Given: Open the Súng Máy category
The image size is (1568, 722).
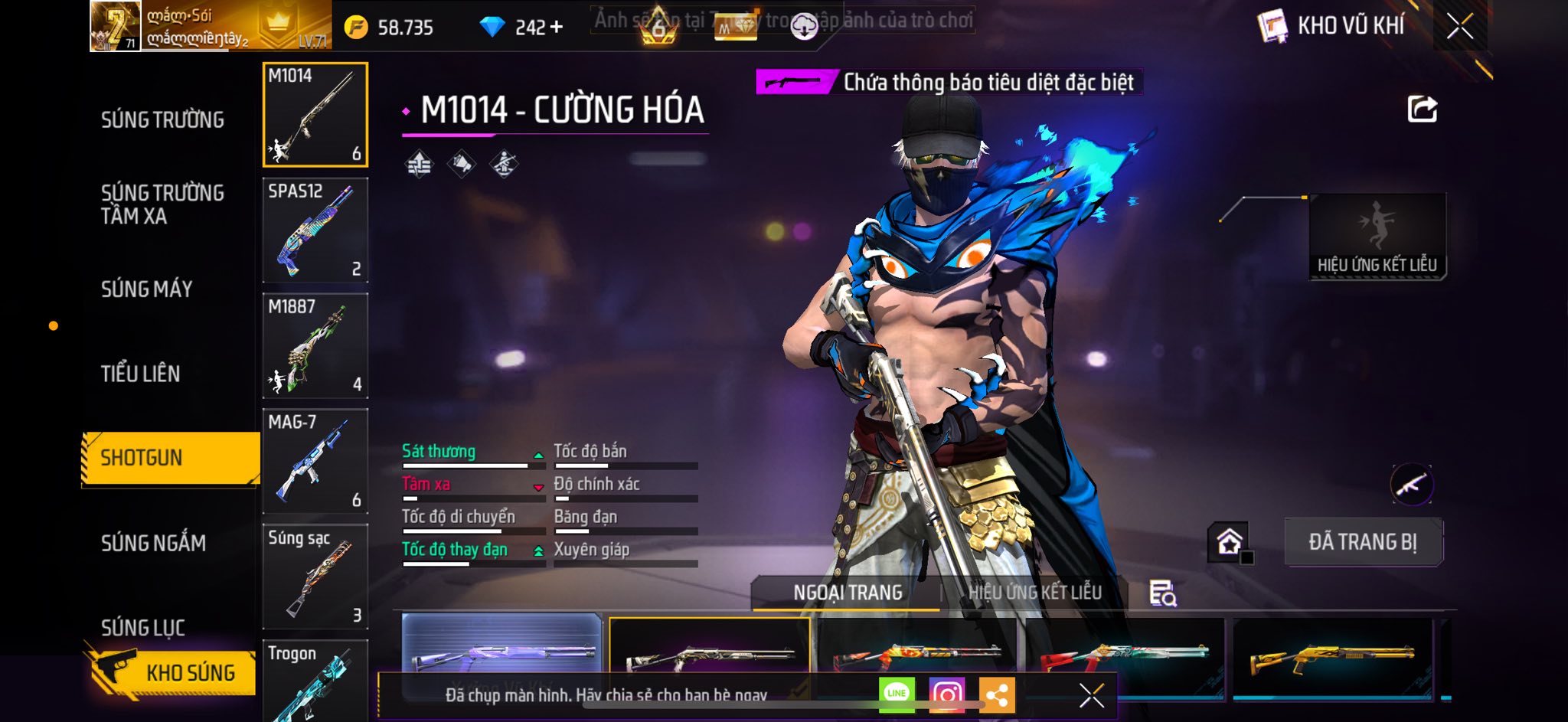Looking at the screenshot, I should tap(146, 289).
